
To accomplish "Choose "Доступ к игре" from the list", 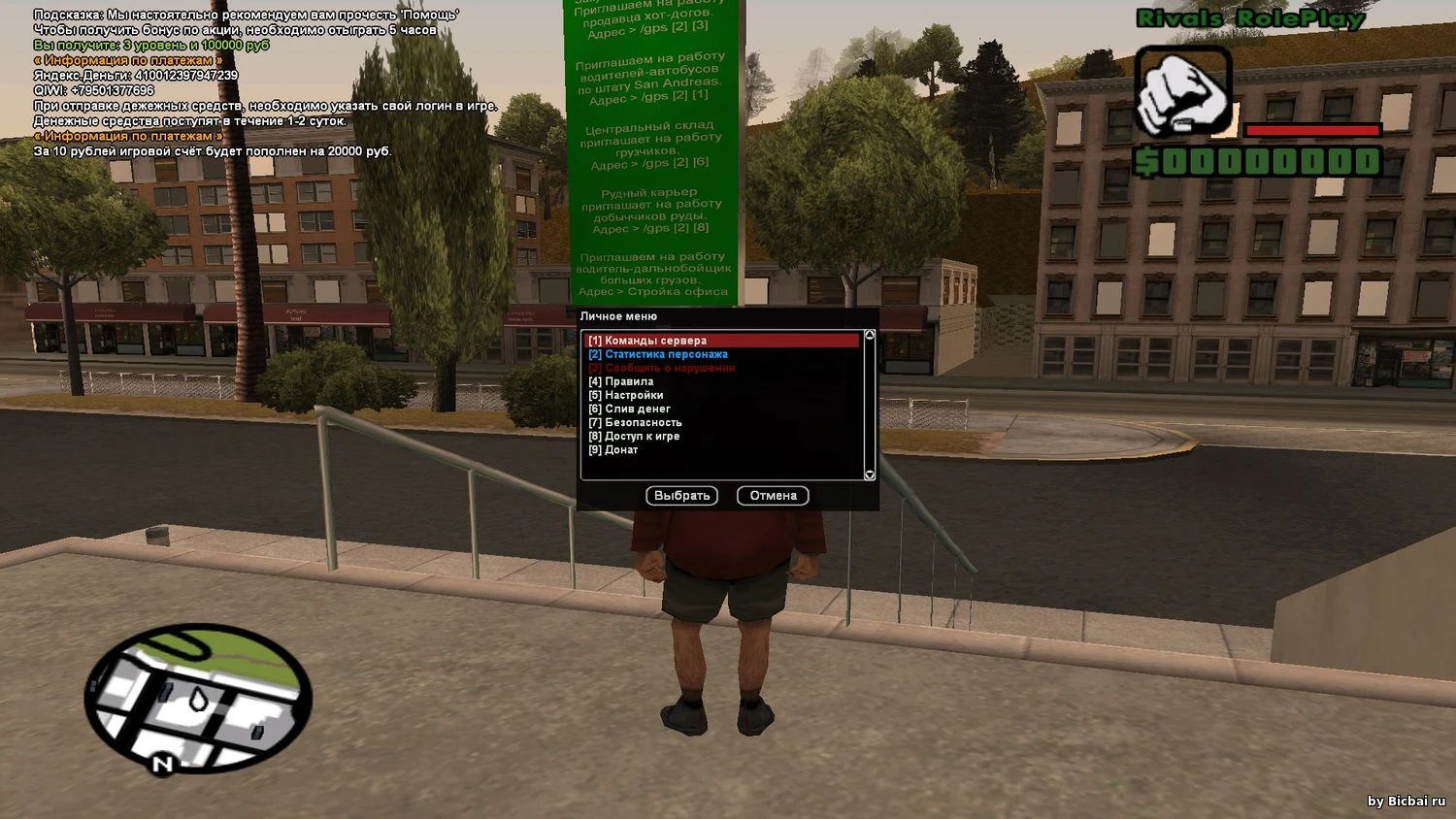I will point(641,436).
